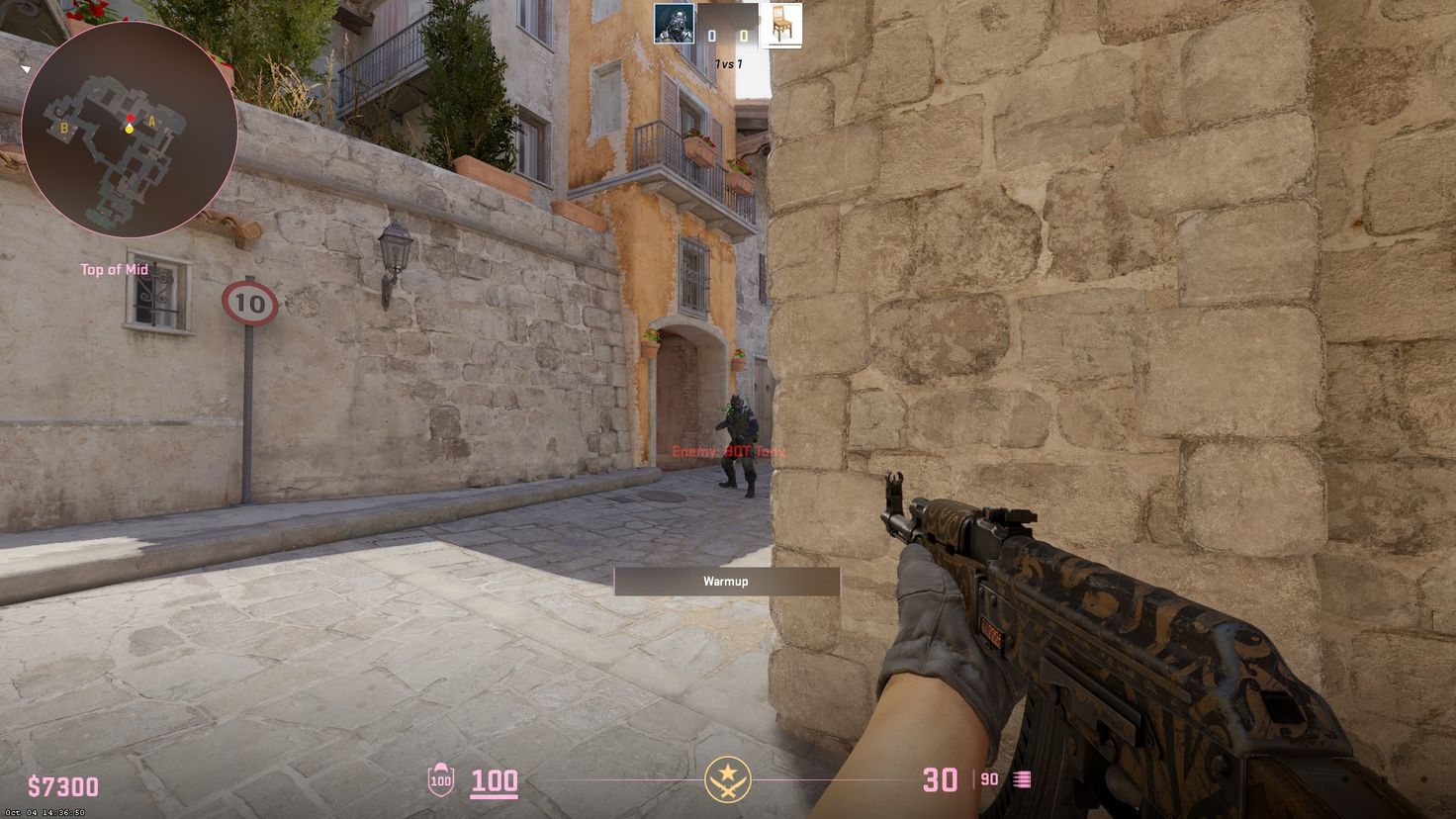Select the armor shield icon in the HUD

(439, 782)
